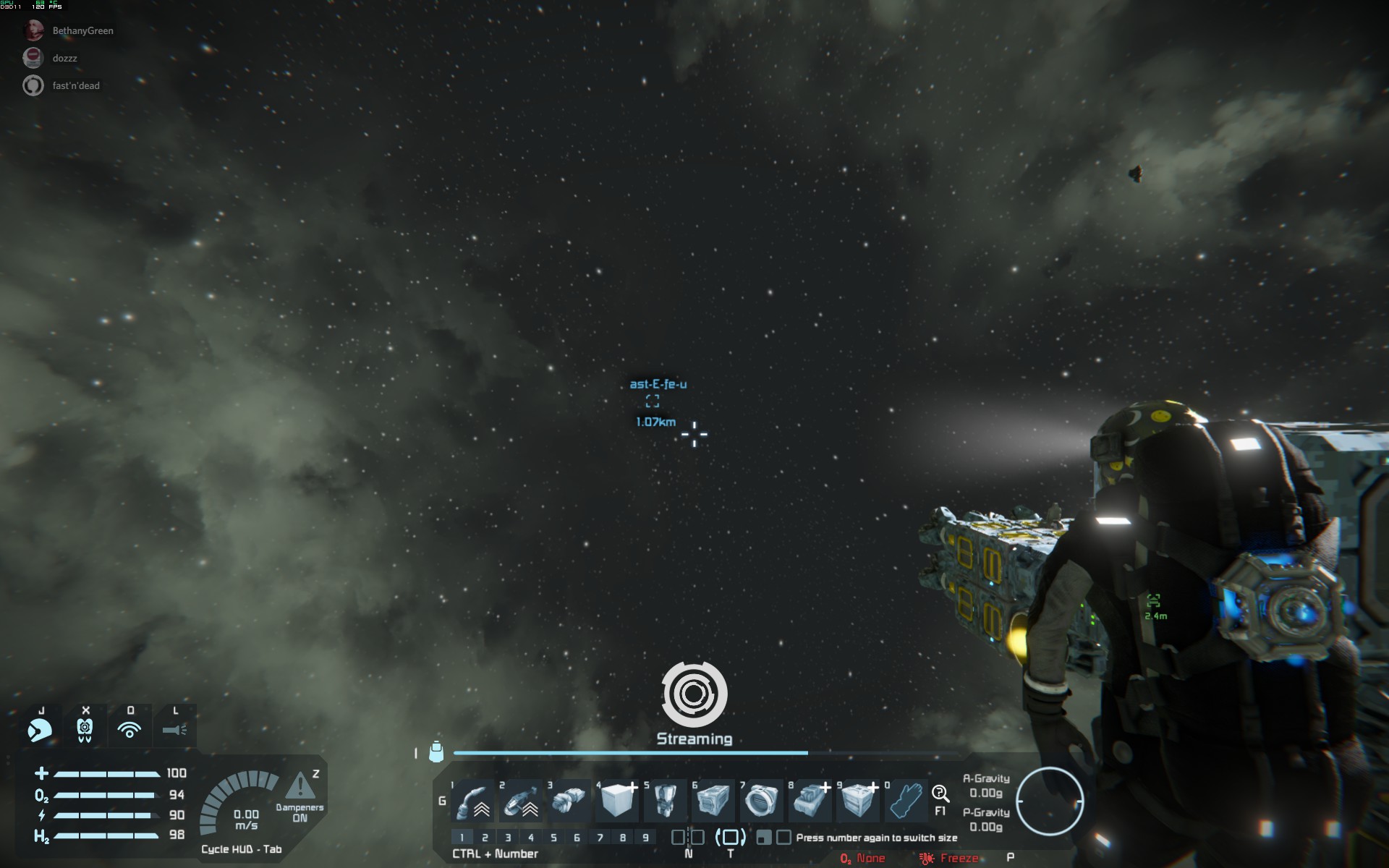Toggle the helmet visor icon
The width and height of the screenshot is (1389, 868).
[x=40, y=730]
